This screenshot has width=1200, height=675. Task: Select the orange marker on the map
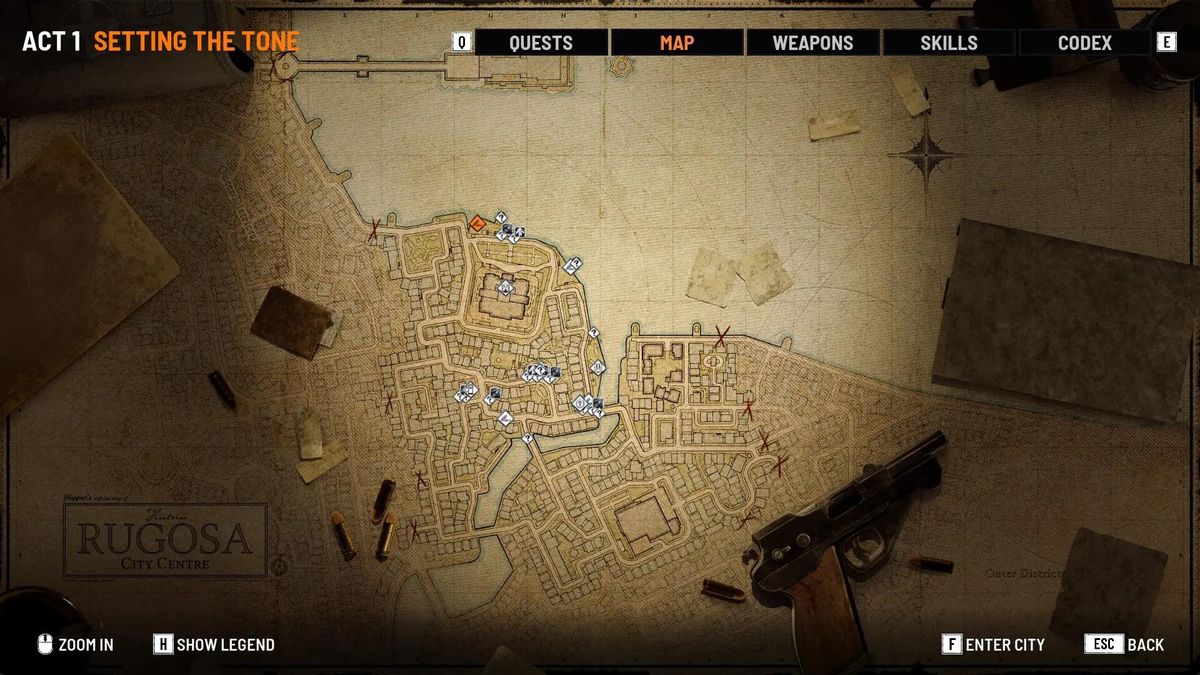(478, 222)
